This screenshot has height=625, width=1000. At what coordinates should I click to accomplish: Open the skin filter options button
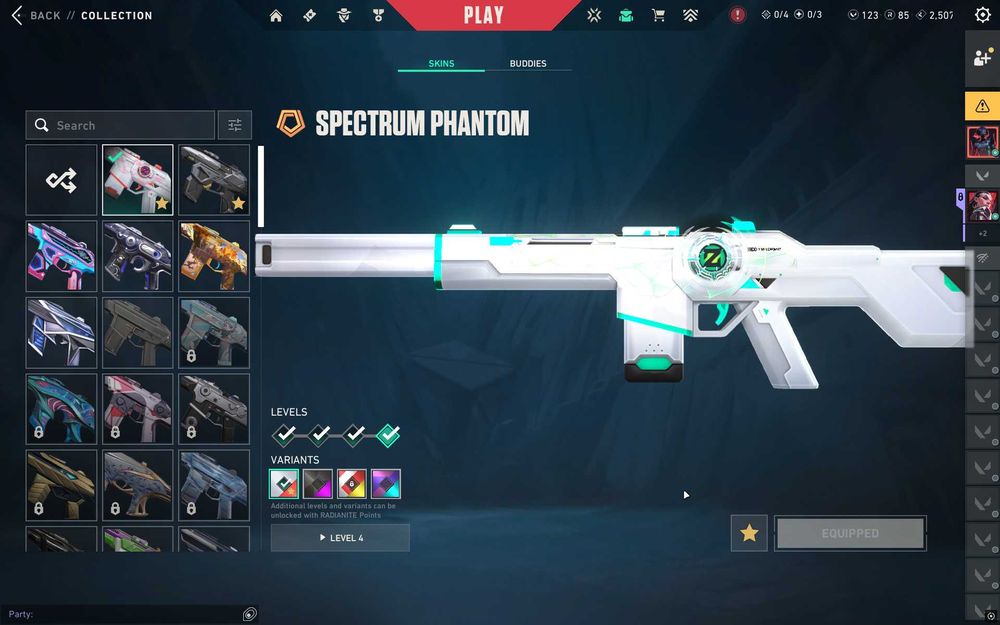coord(235,125)
